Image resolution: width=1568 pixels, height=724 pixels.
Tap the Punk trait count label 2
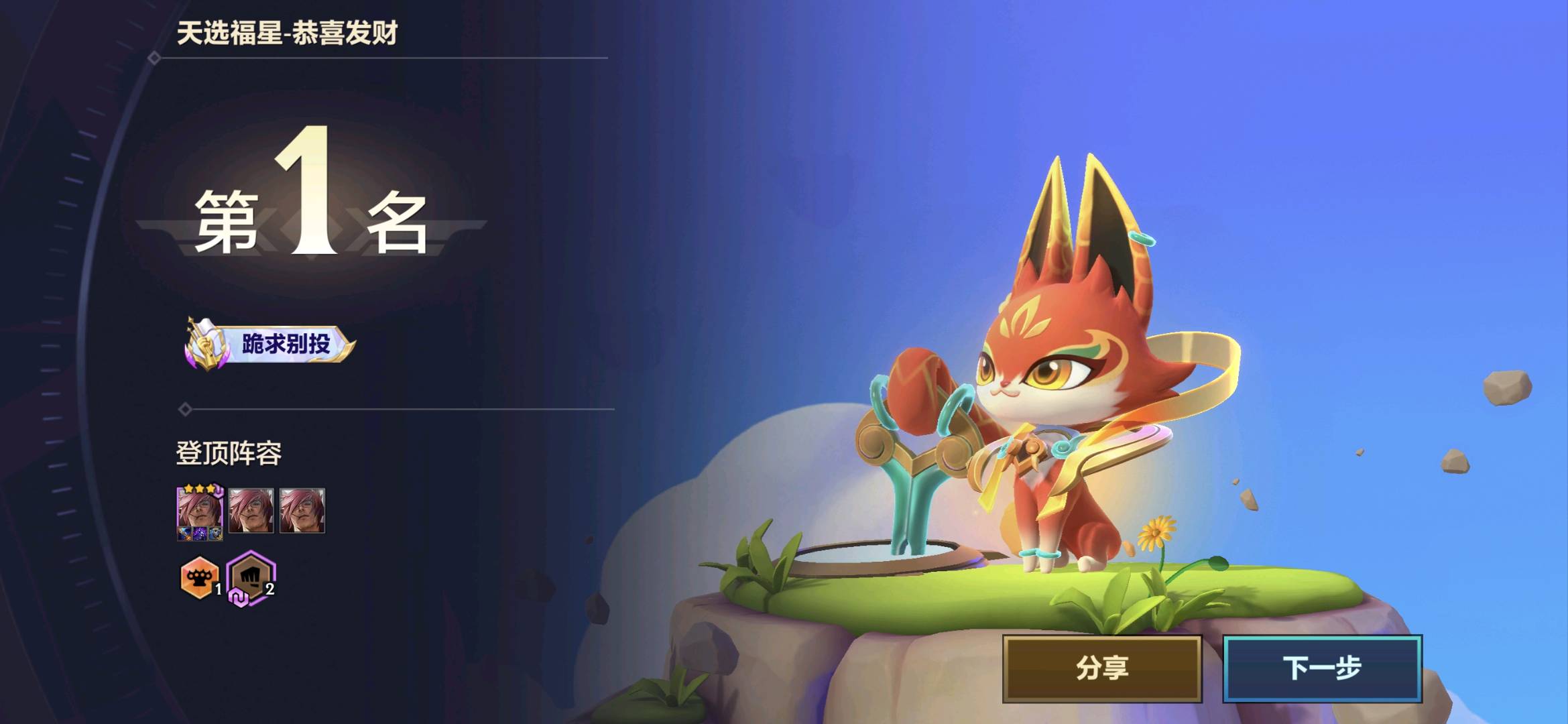[x=269, y=589]
